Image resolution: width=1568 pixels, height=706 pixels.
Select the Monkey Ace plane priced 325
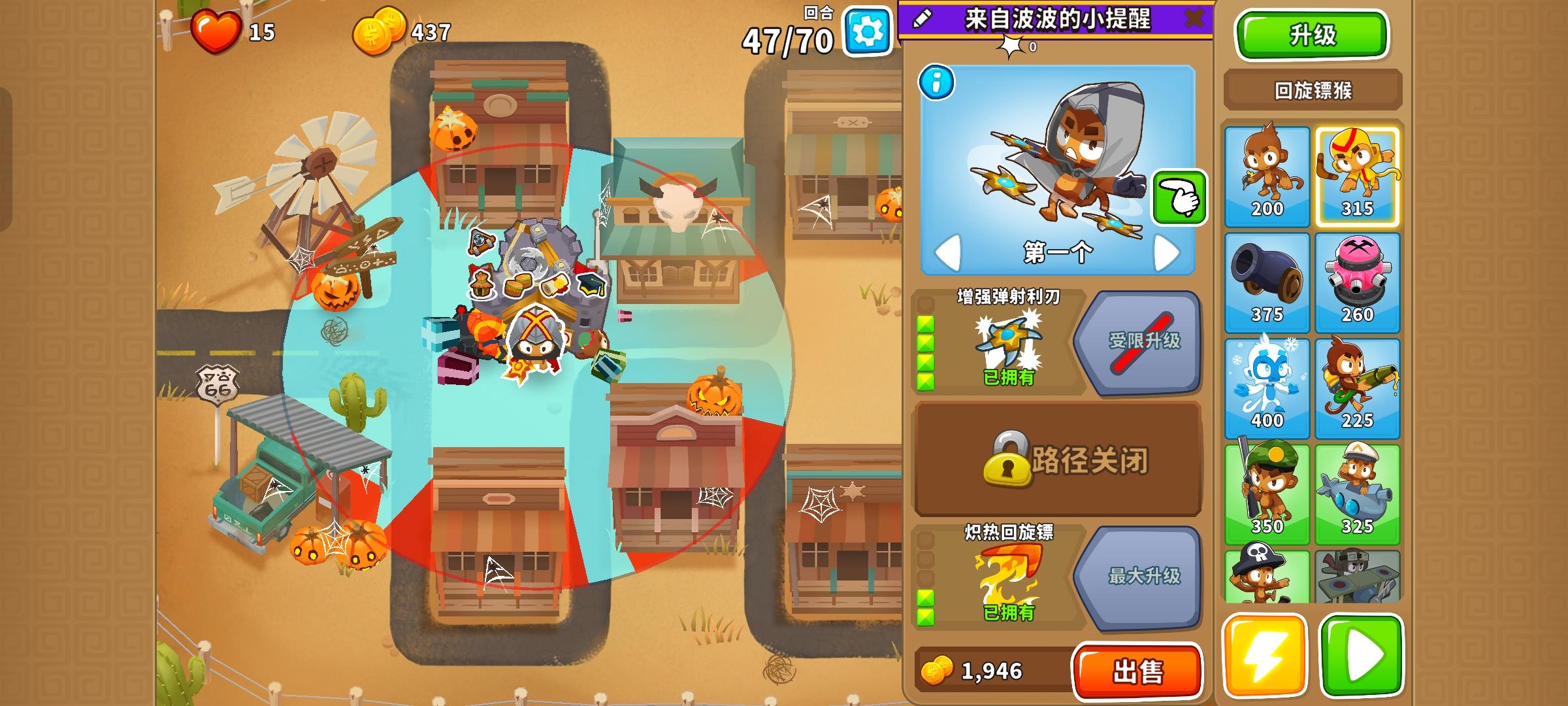1358,490
